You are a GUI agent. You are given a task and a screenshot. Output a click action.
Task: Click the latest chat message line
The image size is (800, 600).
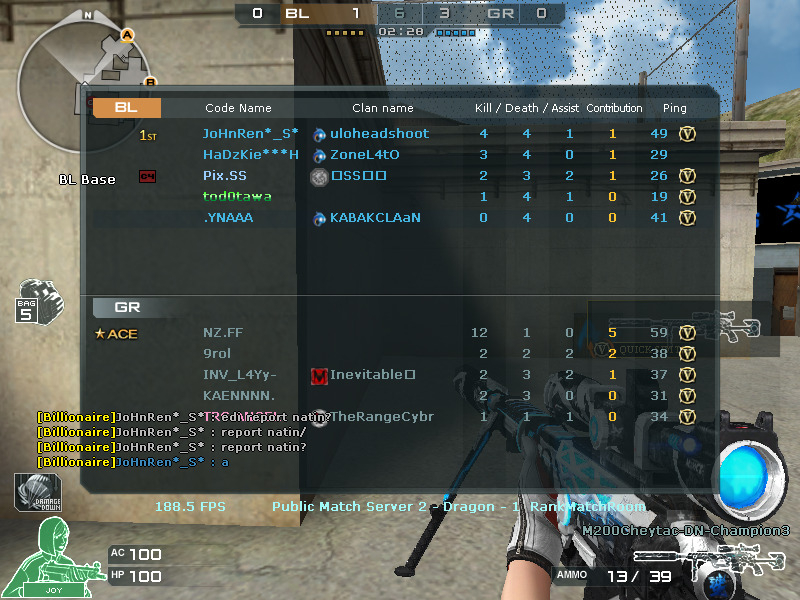(133, 462)
